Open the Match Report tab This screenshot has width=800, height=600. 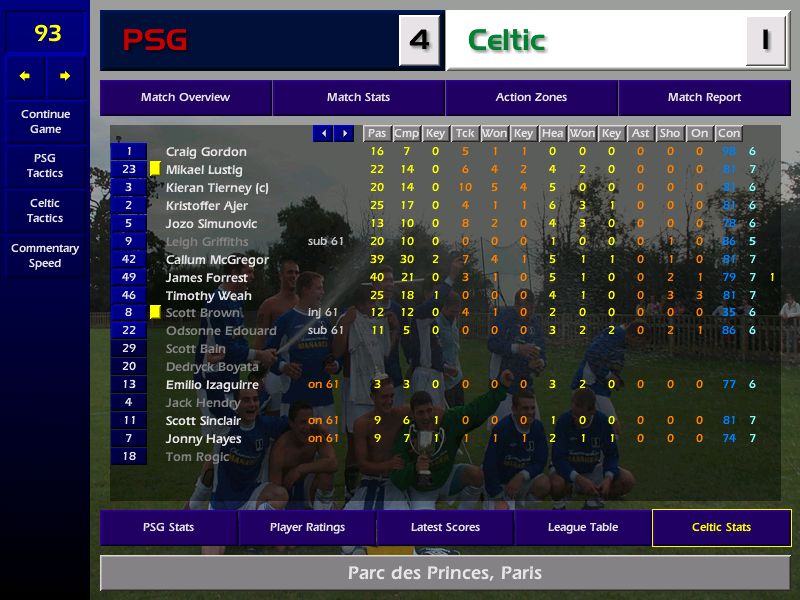(704, 98)
